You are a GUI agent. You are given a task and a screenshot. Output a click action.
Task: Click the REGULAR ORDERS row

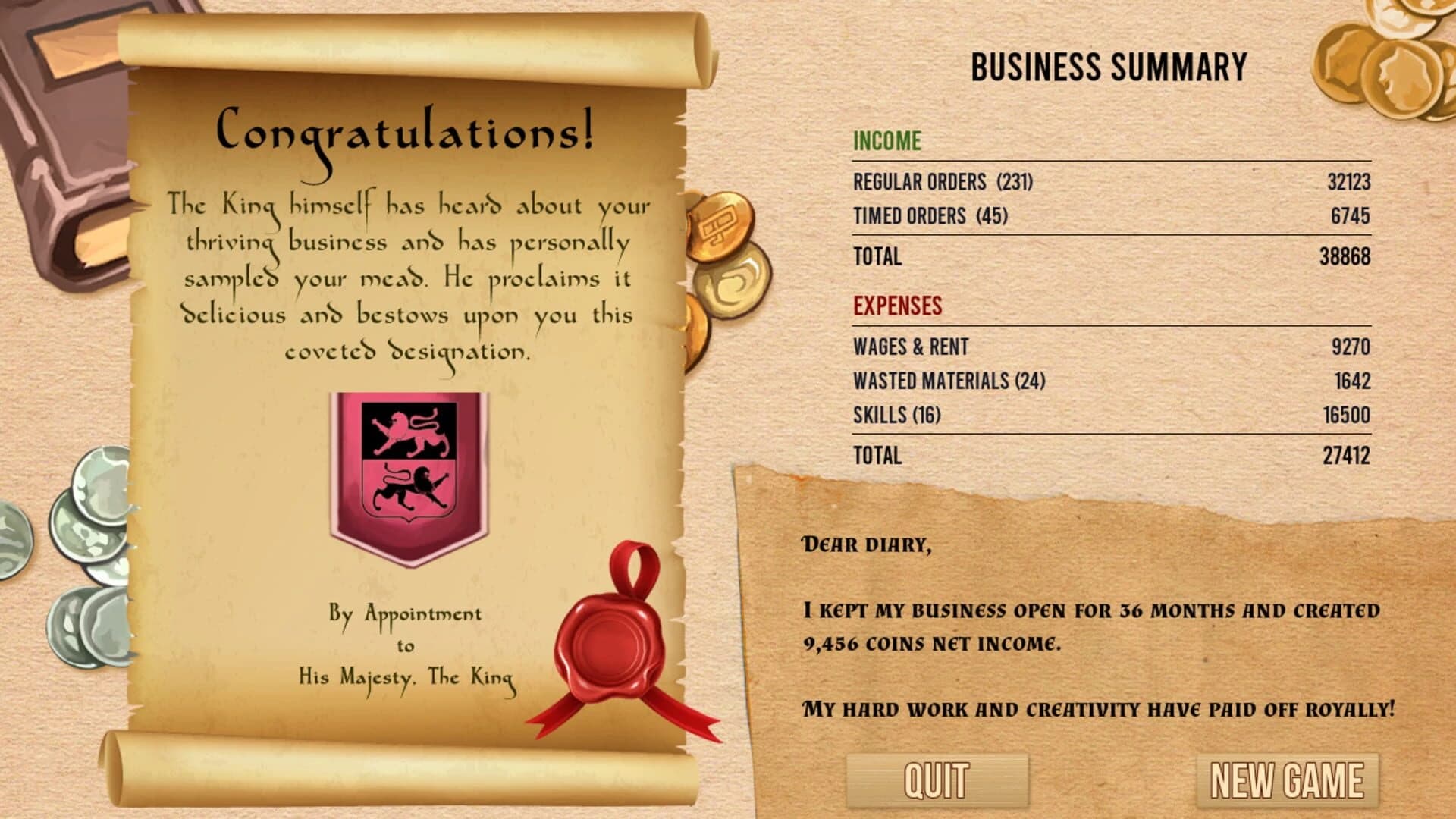tap(943, 182)
